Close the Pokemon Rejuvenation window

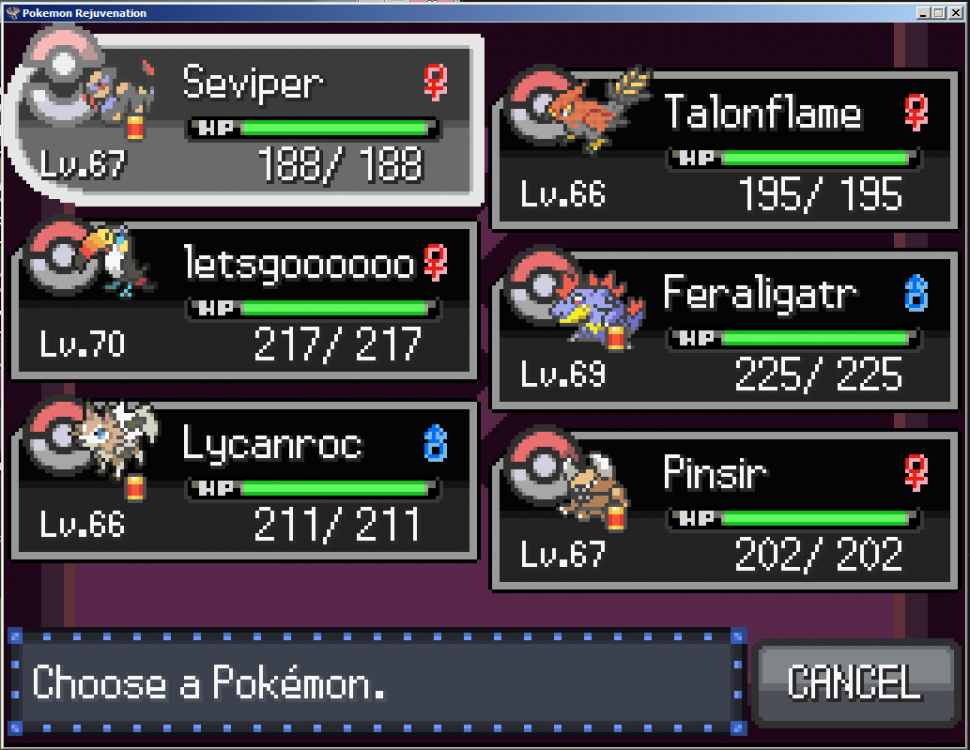coord(954,13)
